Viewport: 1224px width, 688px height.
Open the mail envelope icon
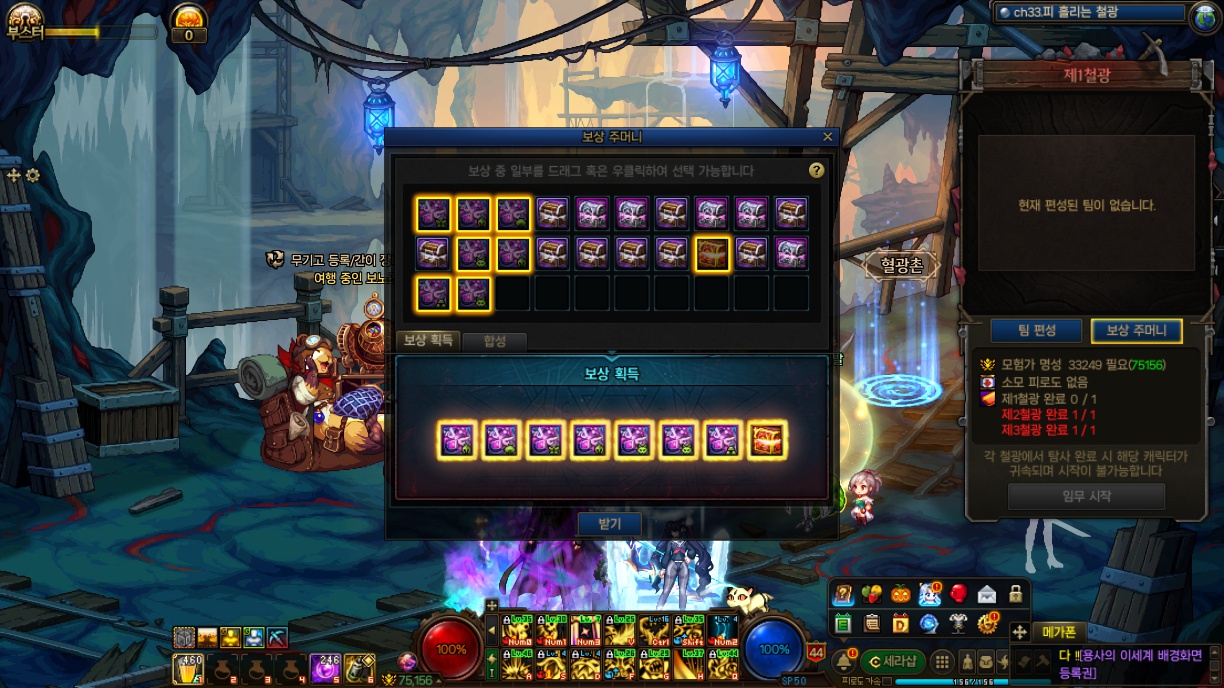pos(987,595)
